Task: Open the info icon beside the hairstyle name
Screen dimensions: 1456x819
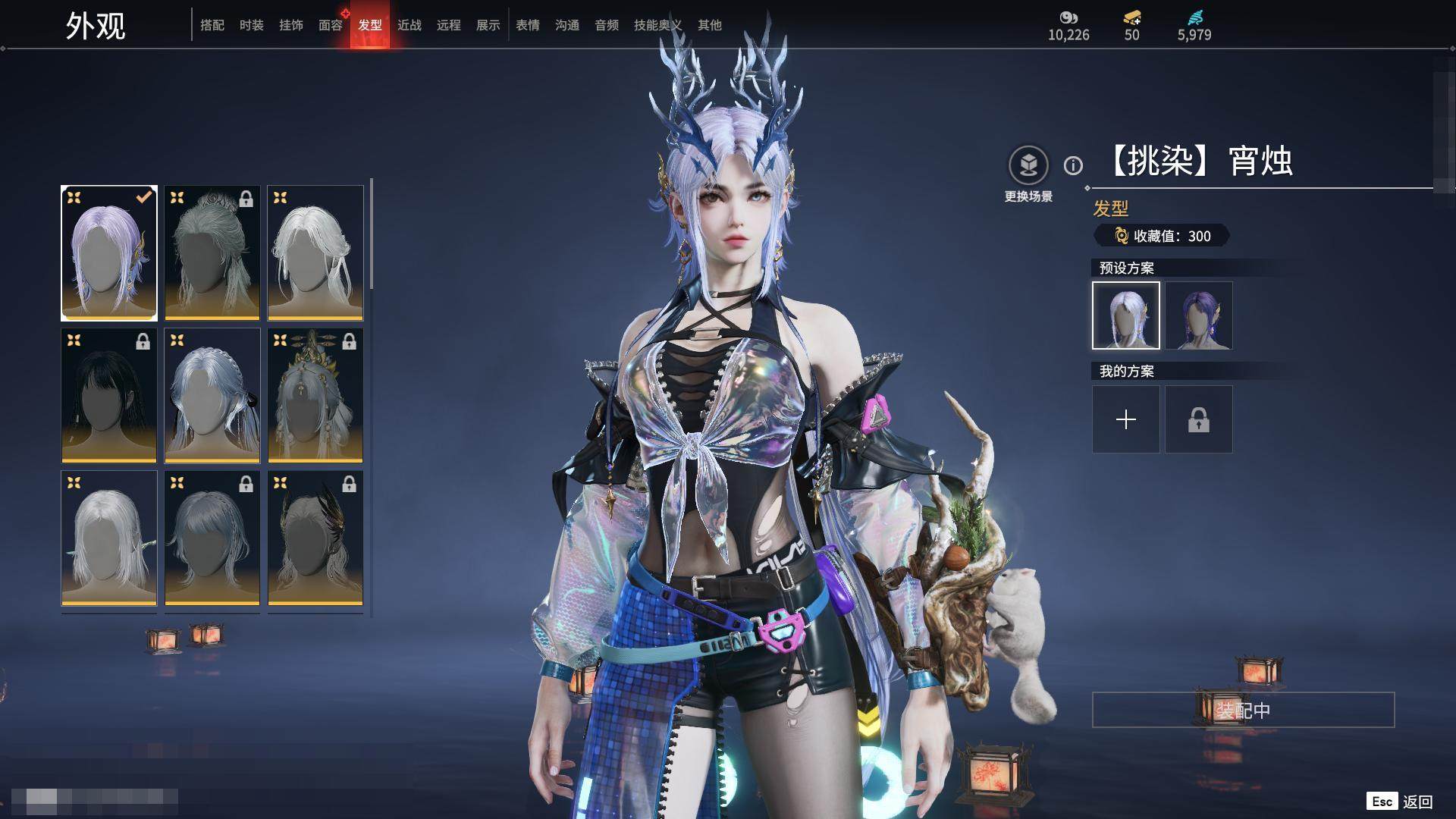Action: [1073, 165]
